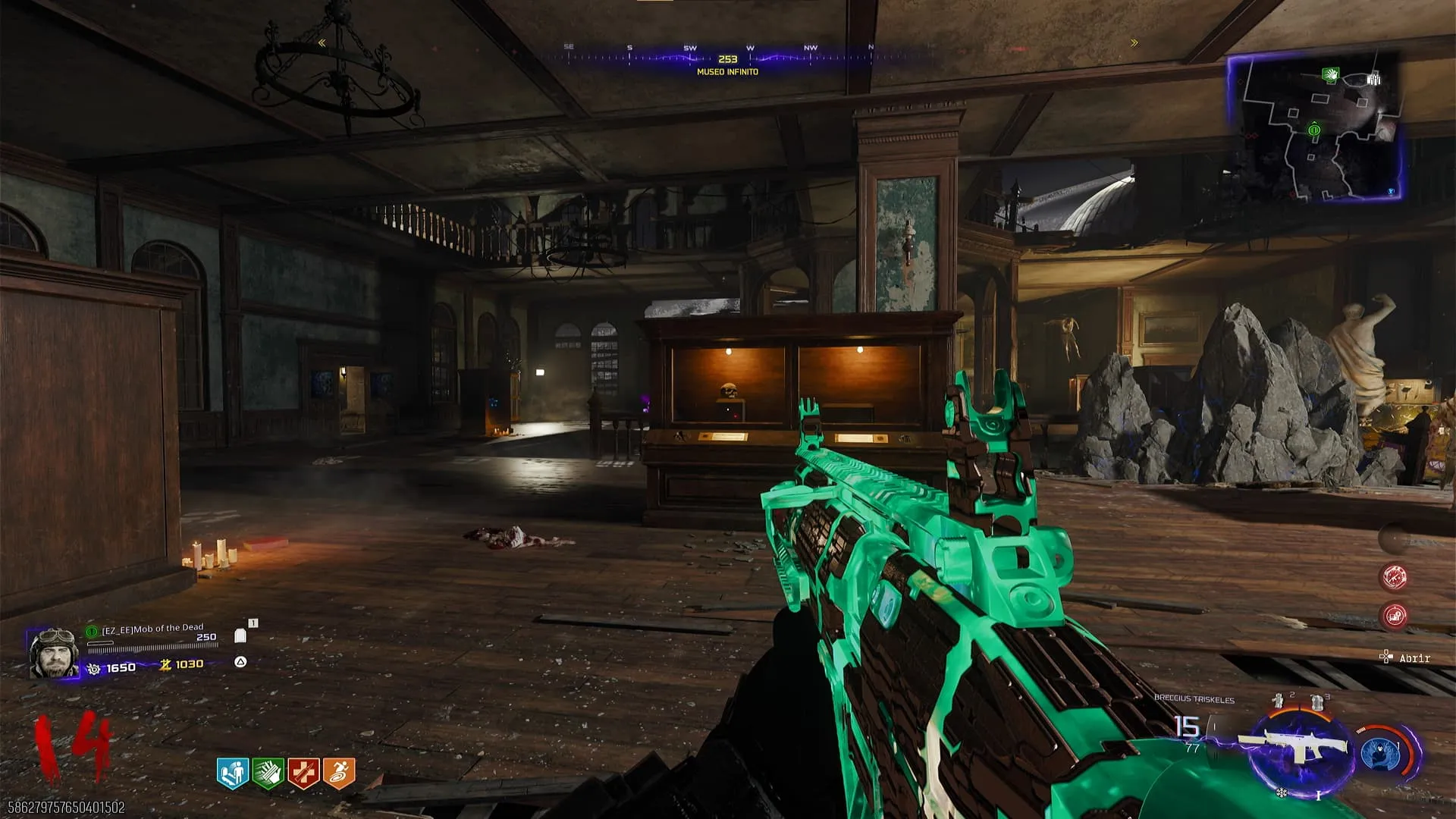Click the compass bar heading 253
1456x819 pixels.
727,58
